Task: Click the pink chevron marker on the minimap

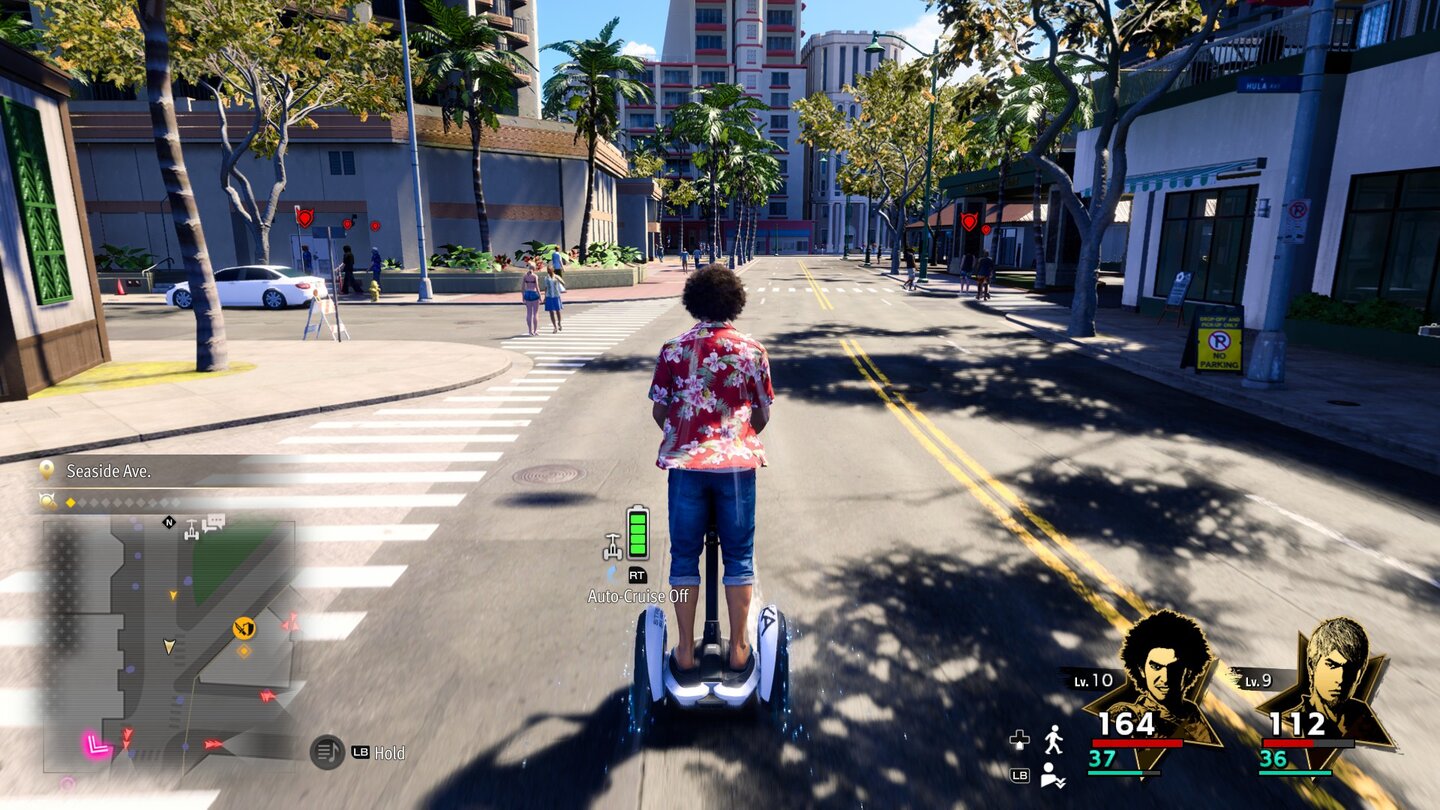Action: point(96,744)
